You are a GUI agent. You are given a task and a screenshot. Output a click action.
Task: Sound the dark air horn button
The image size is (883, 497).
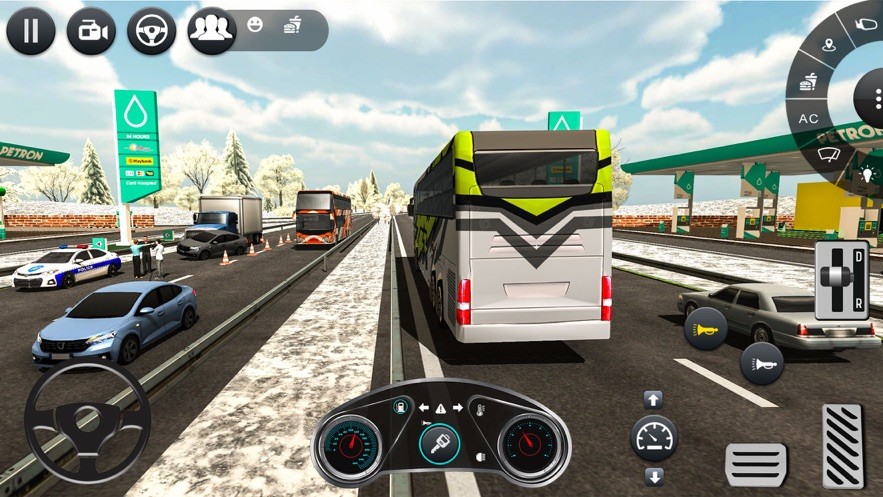[x=761, y=363]
